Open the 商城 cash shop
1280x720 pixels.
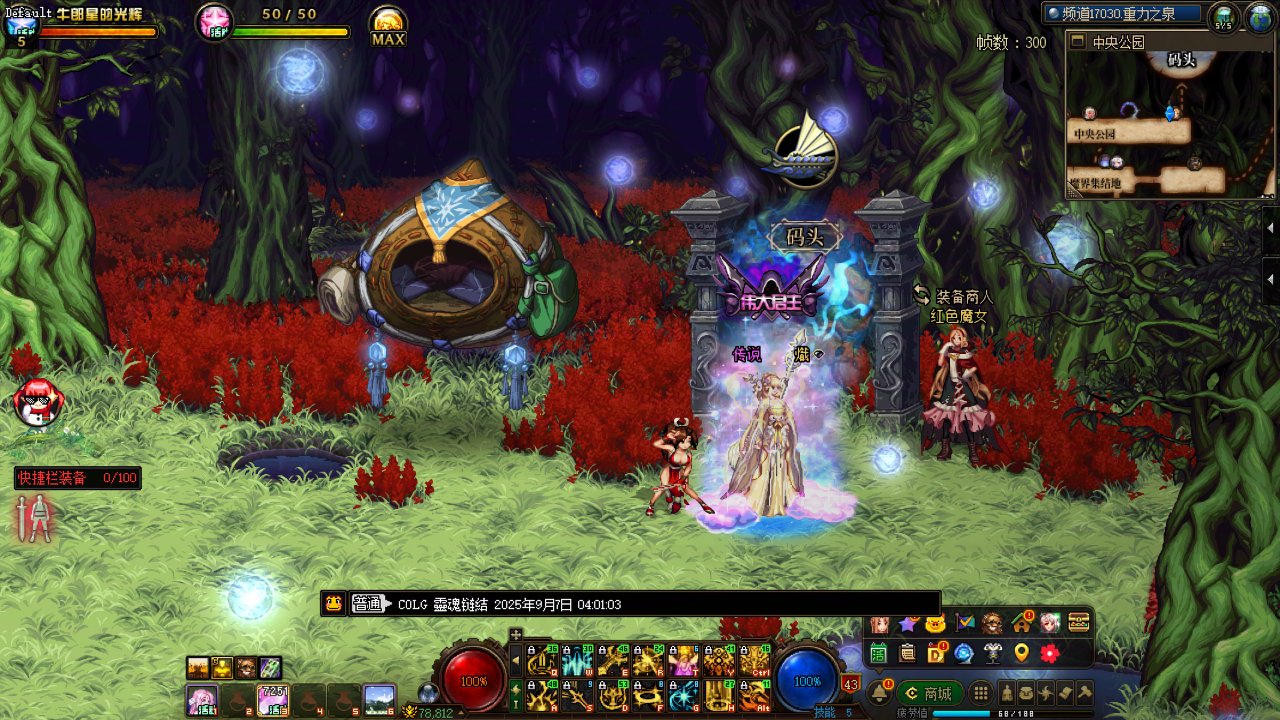tap(929, 693)
